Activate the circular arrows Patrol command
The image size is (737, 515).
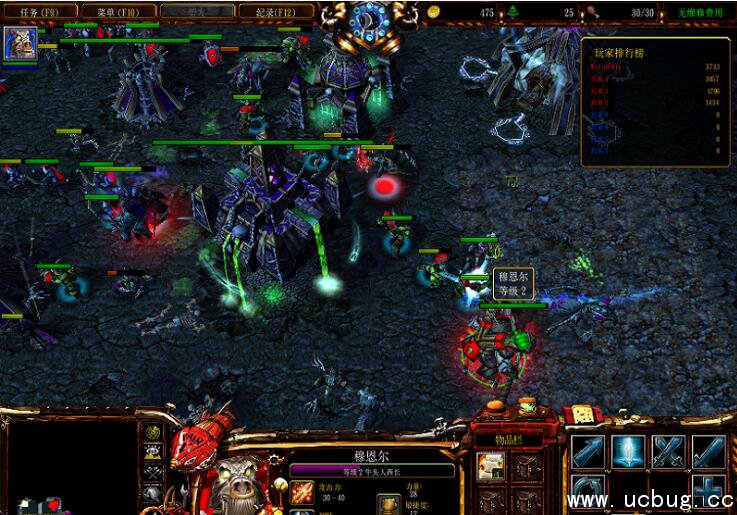[588, 492]
